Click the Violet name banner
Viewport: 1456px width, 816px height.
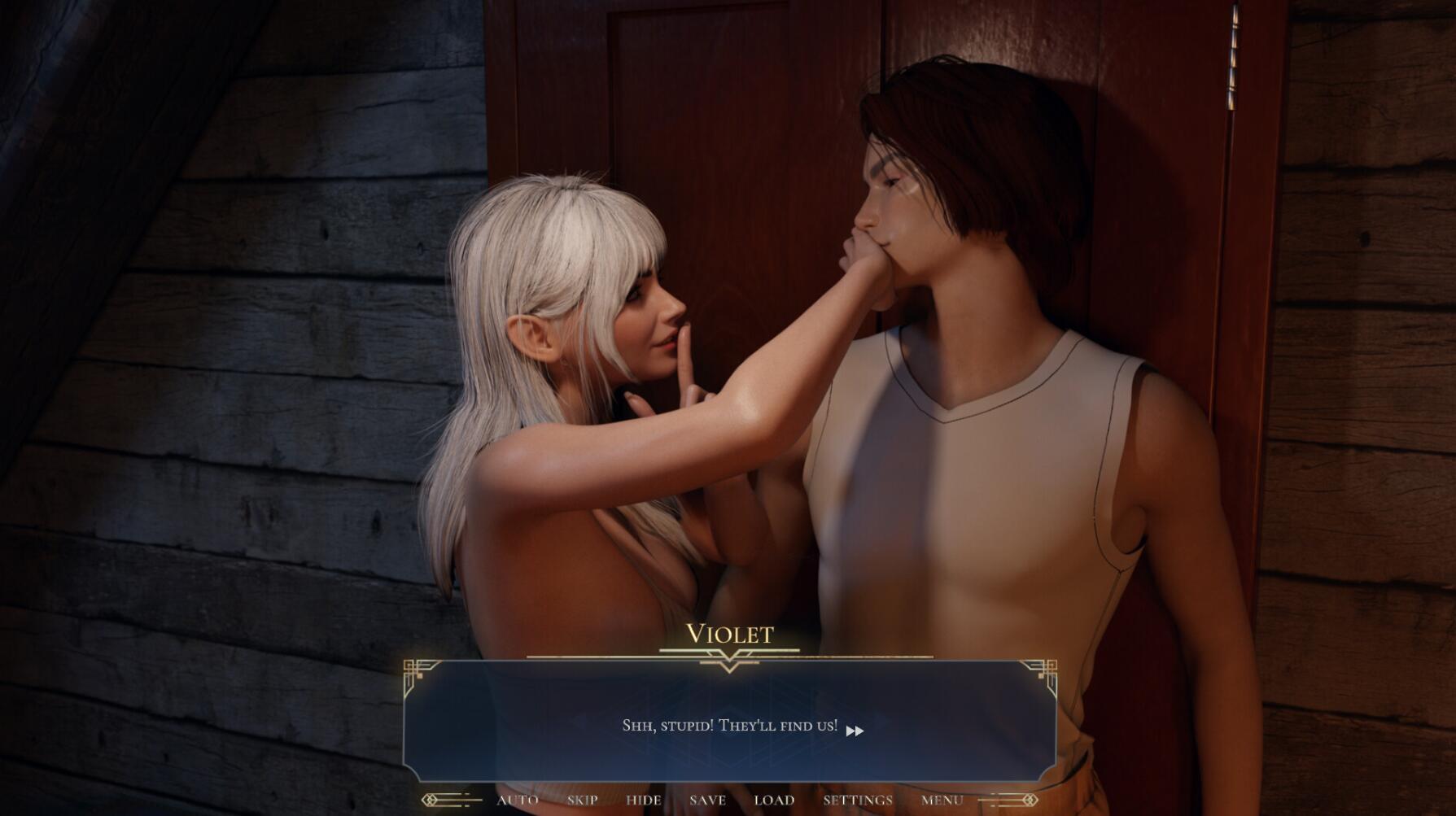[x=728, y=635]
